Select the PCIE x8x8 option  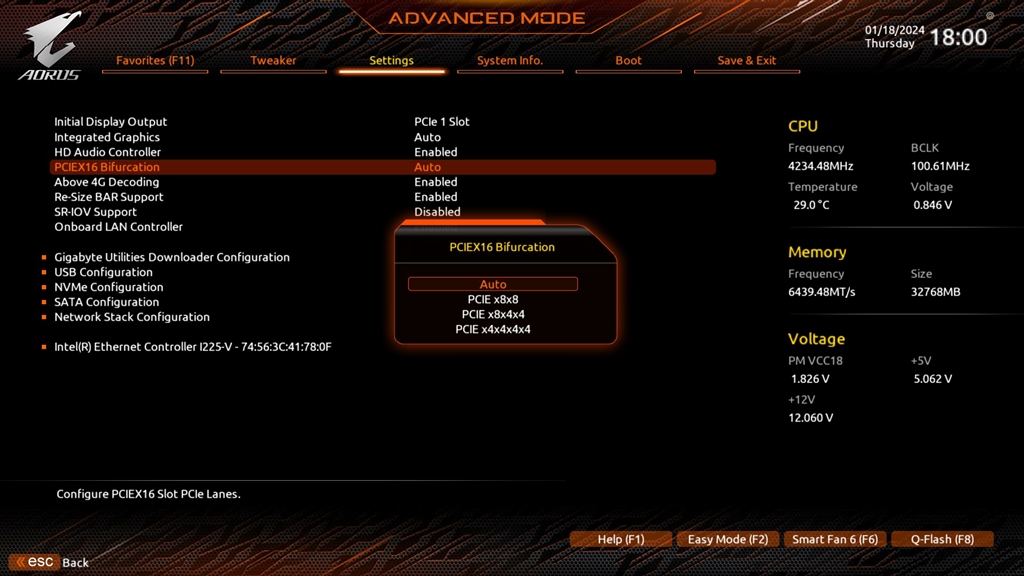(x=493, y=300)
